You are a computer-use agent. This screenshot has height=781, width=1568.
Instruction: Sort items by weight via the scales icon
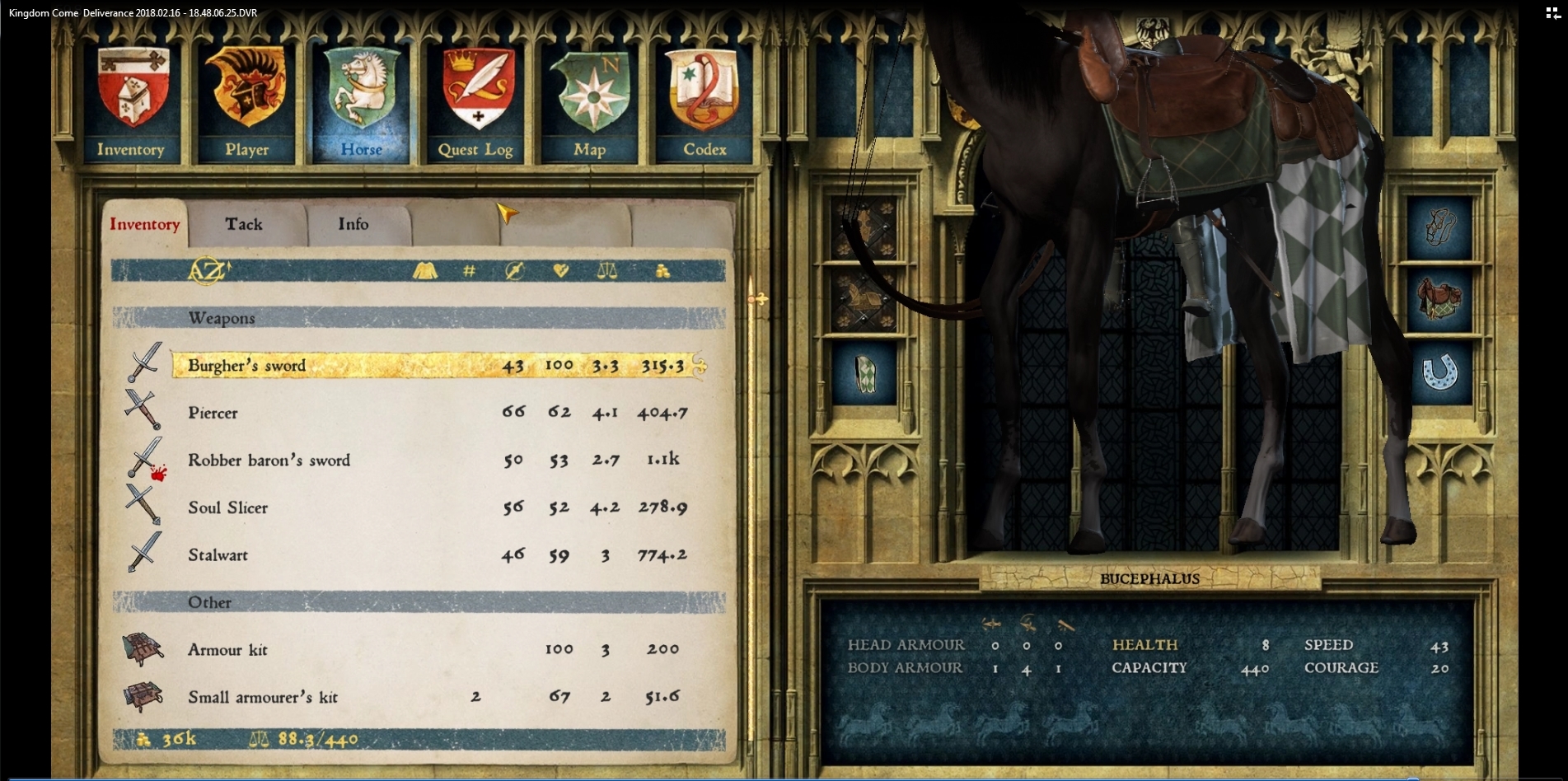[x=608, y=270]
